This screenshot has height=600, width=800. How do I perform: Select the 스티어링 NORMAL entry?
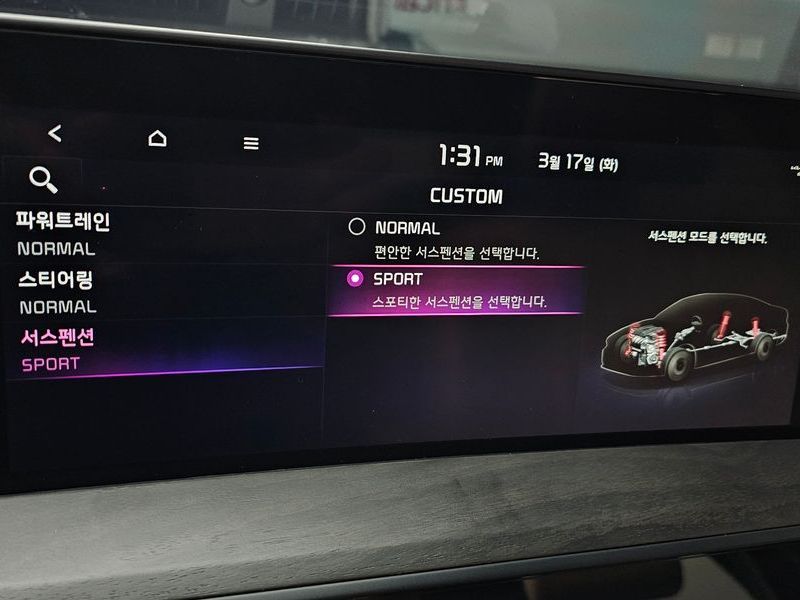[x=60, y=292]
